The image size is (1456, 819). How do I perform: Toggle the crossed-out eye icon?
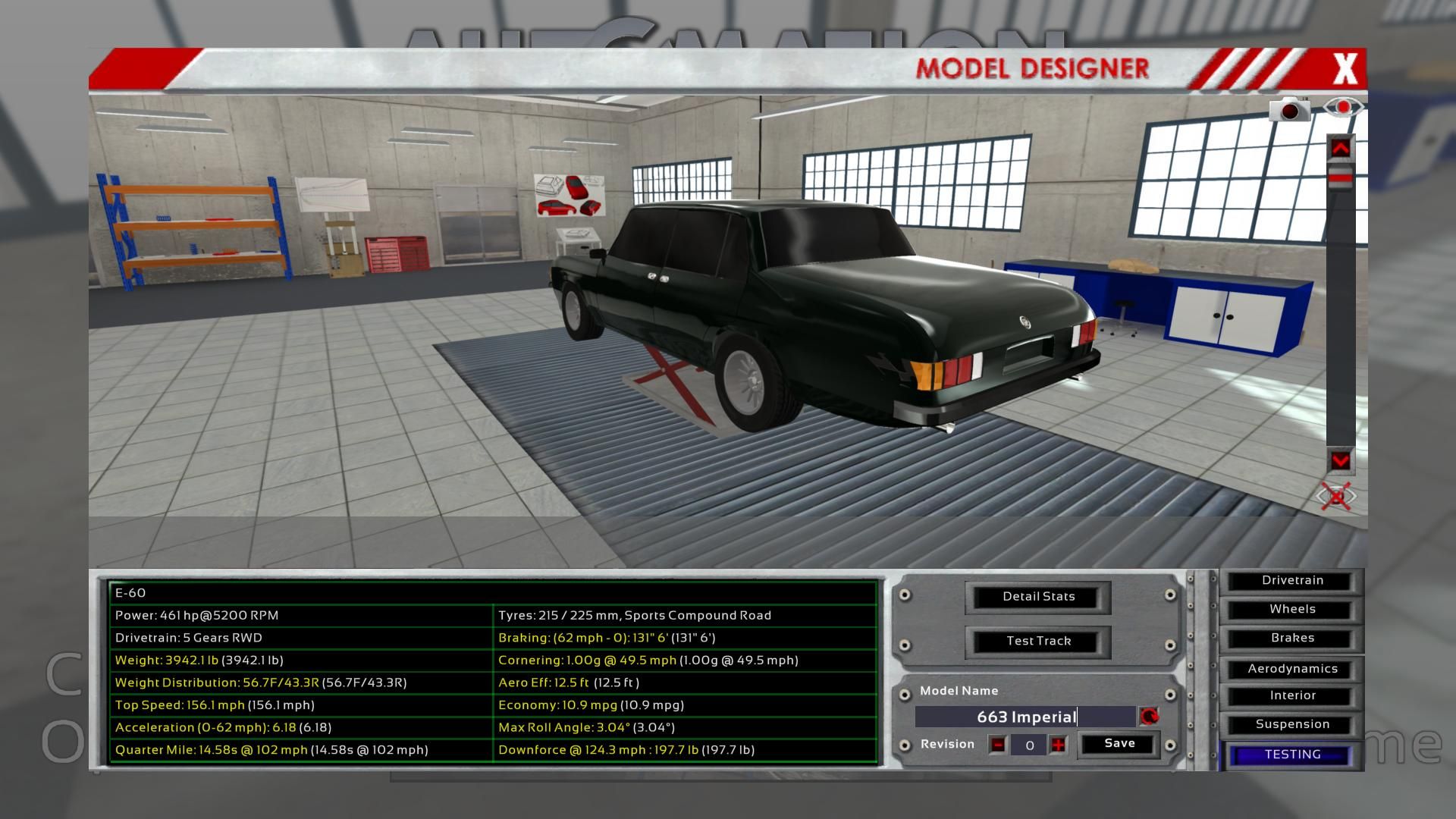tap(1336, 497)
